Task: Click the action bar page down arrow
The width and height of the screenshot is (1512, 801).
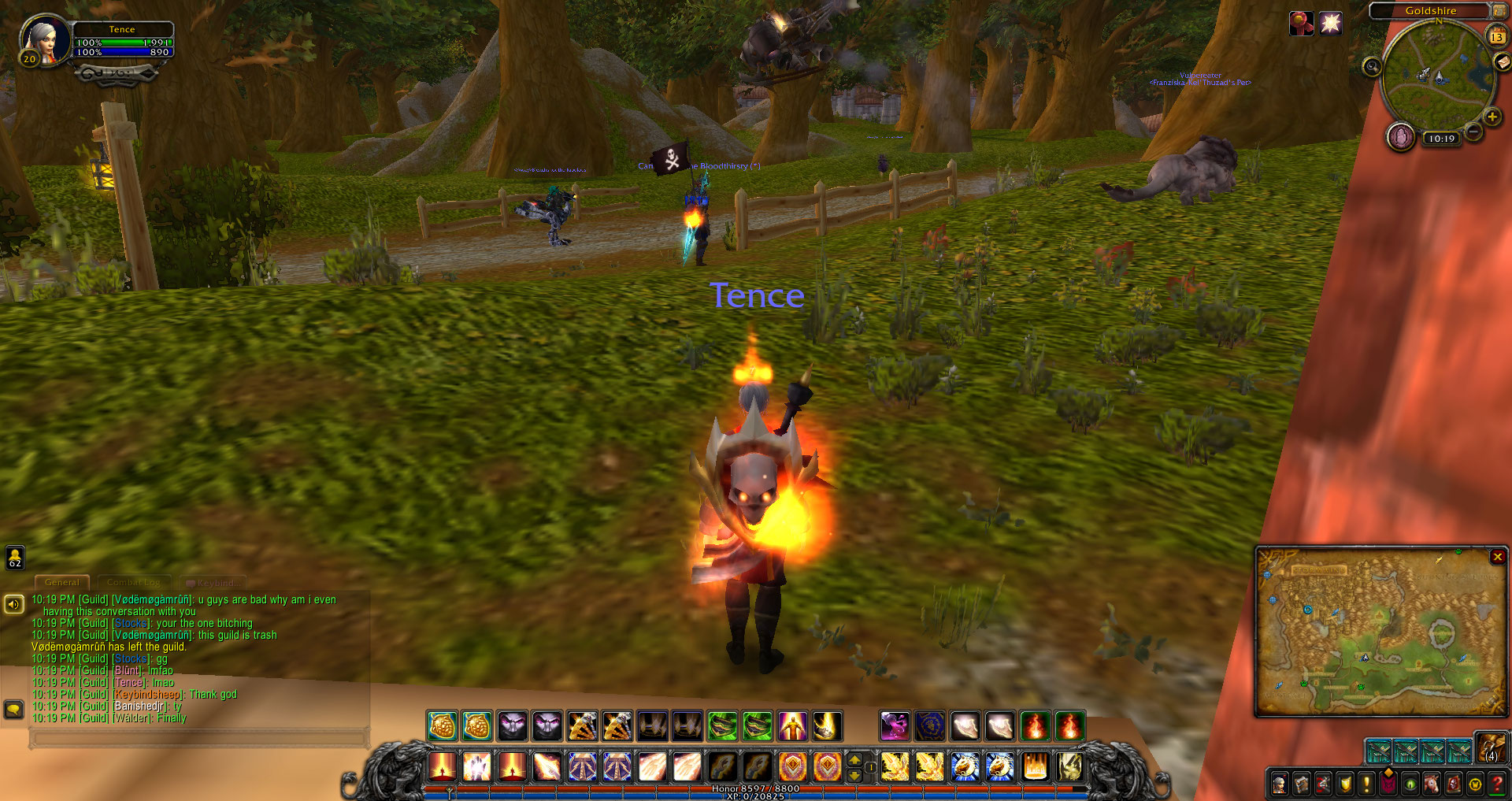Action: click(854, 775)
